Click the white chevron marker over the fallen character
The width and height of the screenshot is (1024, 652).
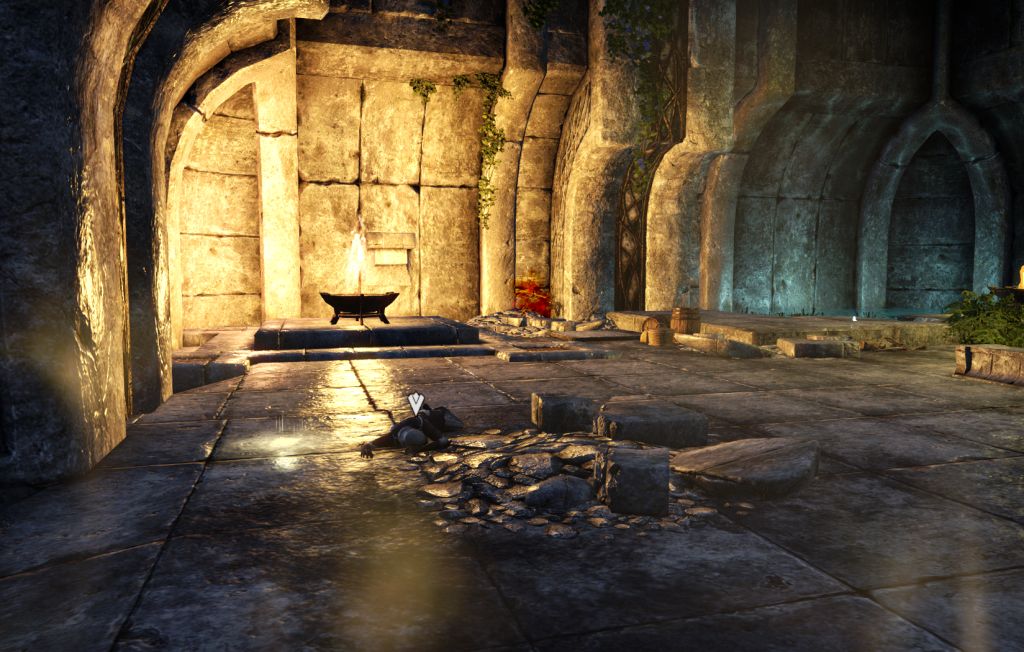coord(416,403)
